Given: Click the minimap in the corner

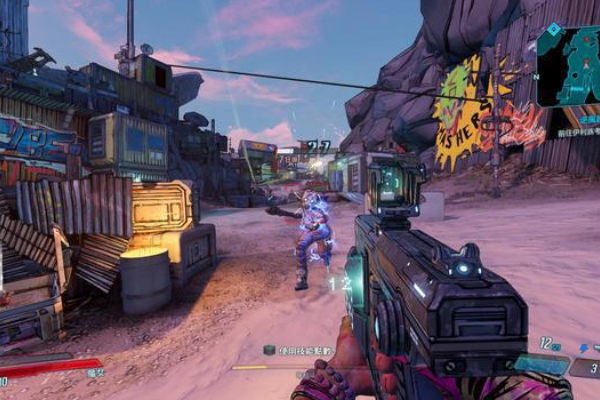Looking at the screenshot, I should click(x=568, y=65).
